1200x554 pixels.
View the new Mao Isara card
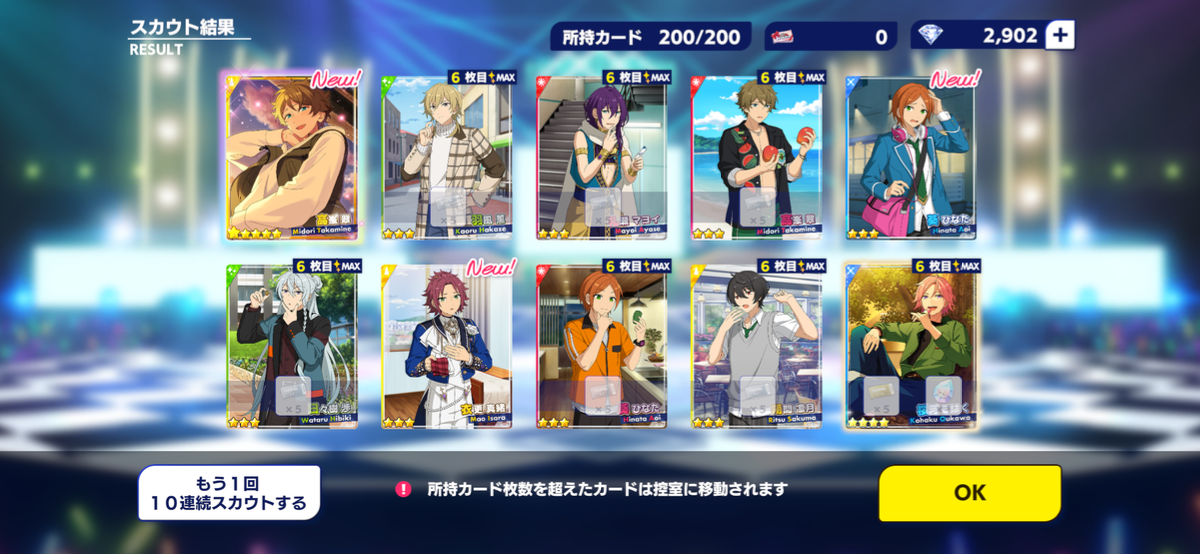pyautogui.click(x=446, y=346)
